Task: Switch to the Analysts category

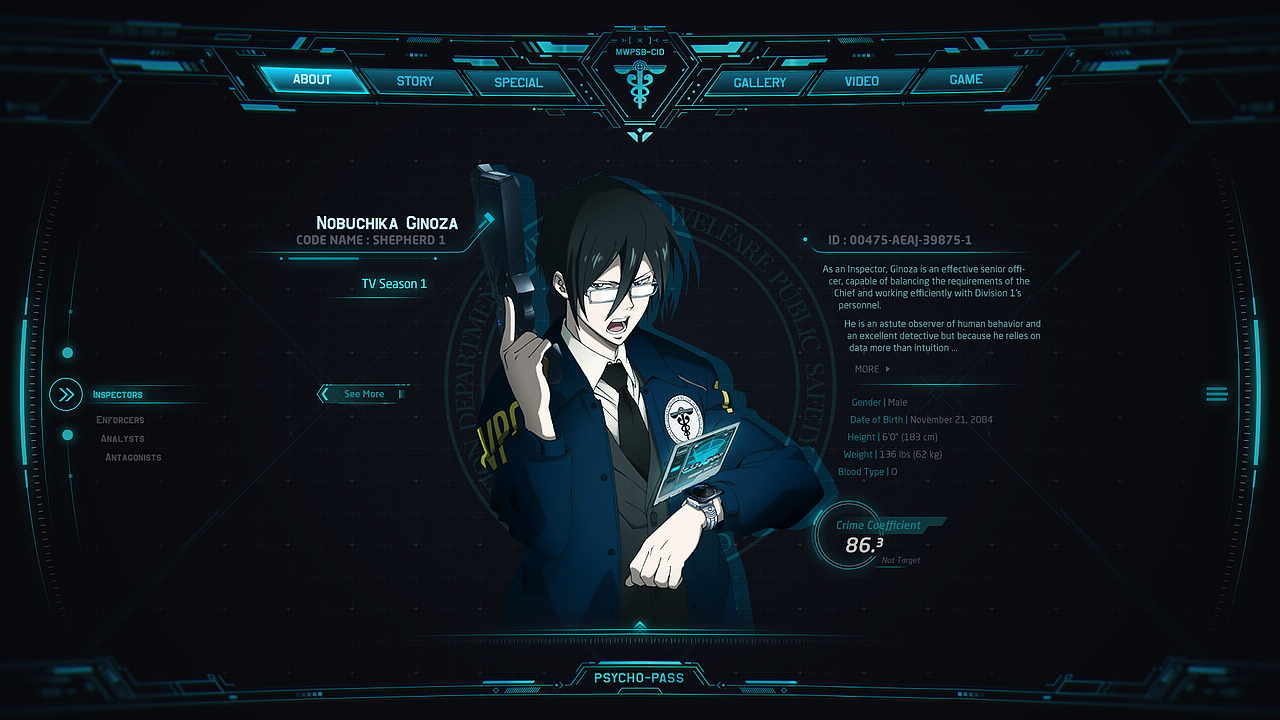Action: [x=122, y=438]
